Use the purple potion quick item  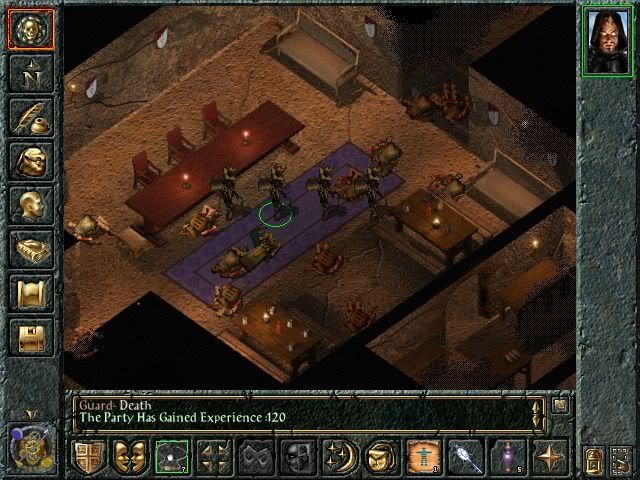[x=507, y=456]
